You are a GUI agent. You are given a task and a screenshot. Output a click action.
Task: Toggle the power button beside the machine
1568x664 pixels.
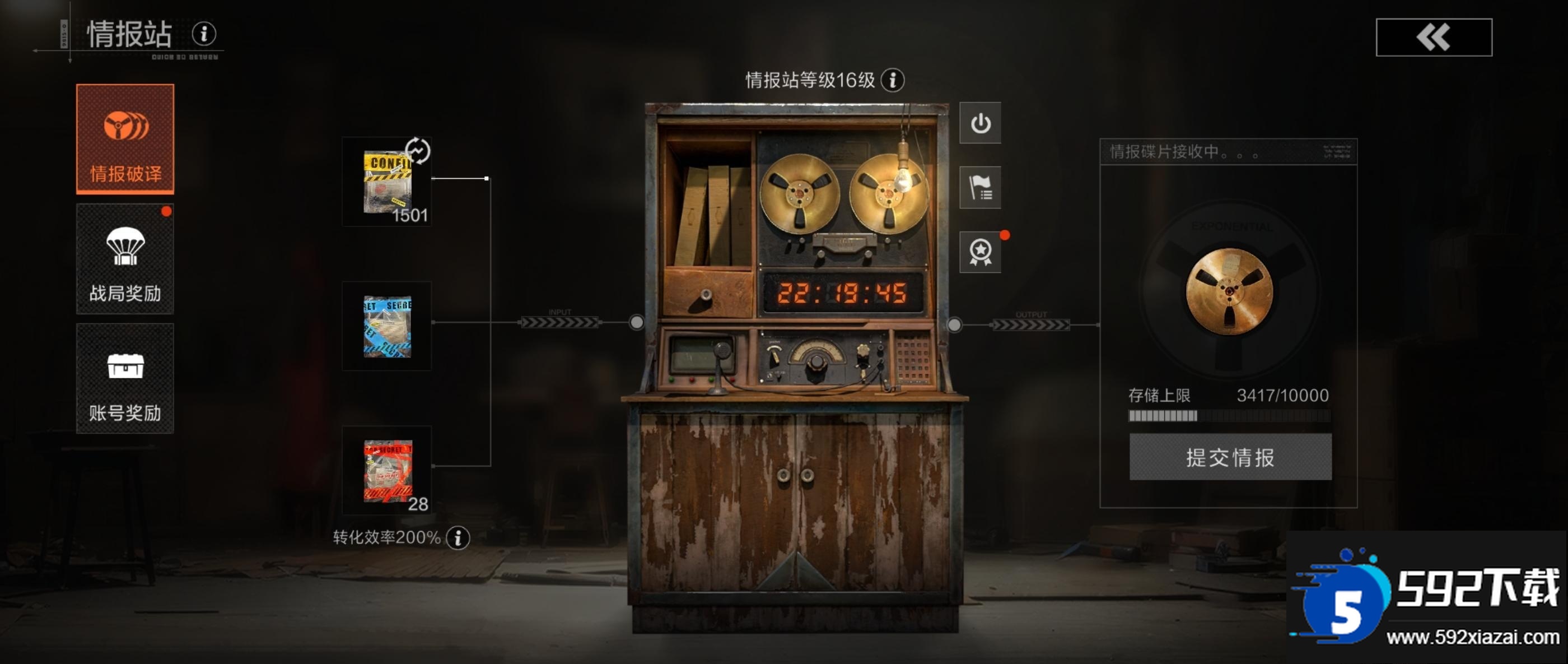(x=980, y=123)
